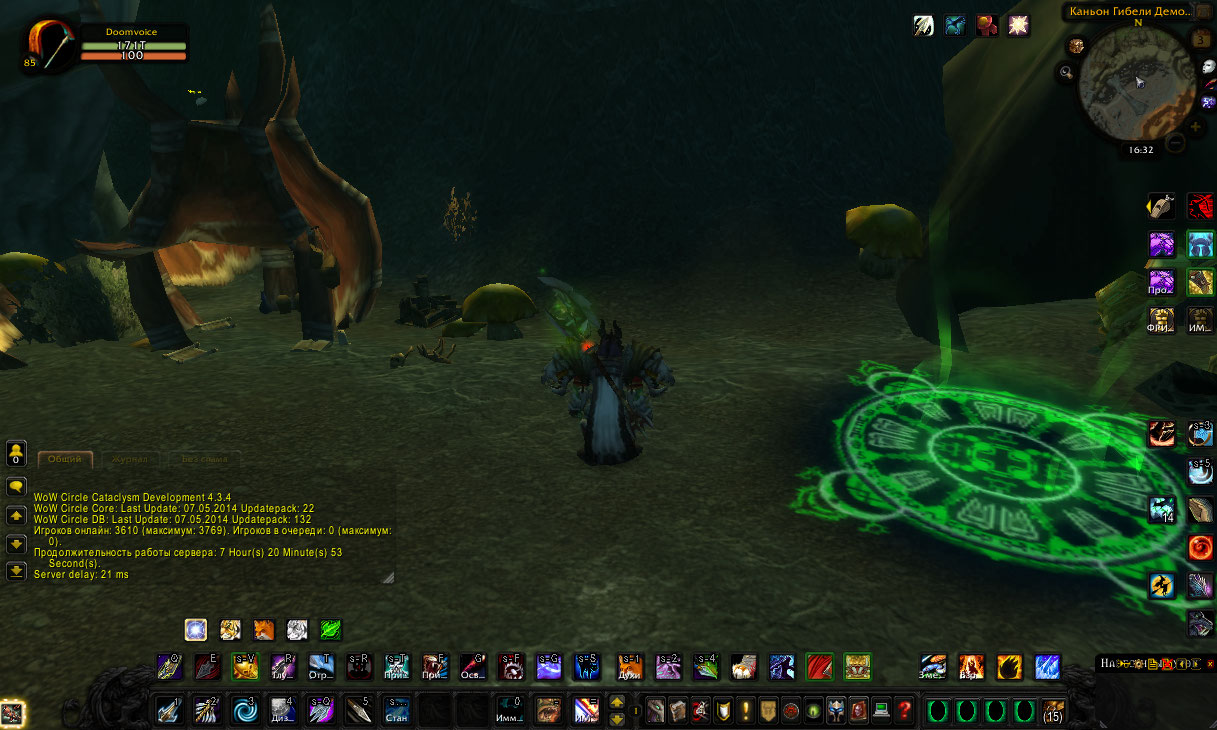Activate the blue swirl ability on slot 3
The width and height of the screenshot is (1217, 730).
click(245, 711)
